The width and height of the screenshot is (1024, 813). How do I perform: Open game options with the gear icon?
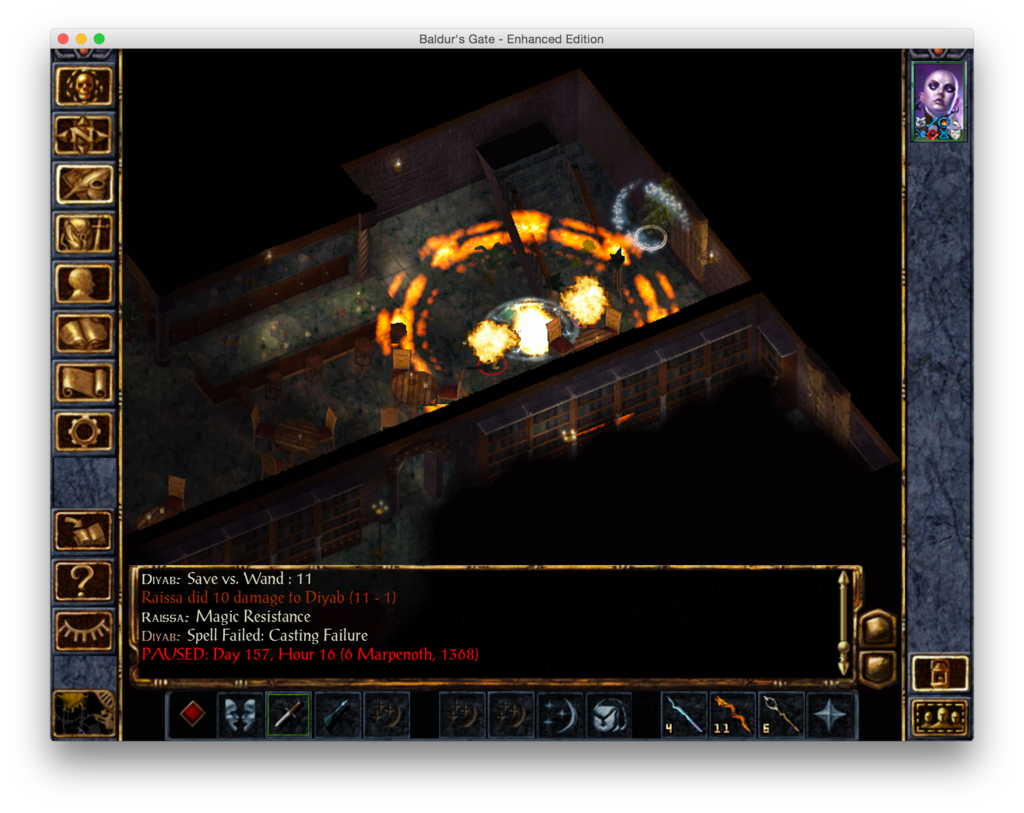tap(84, 432)
